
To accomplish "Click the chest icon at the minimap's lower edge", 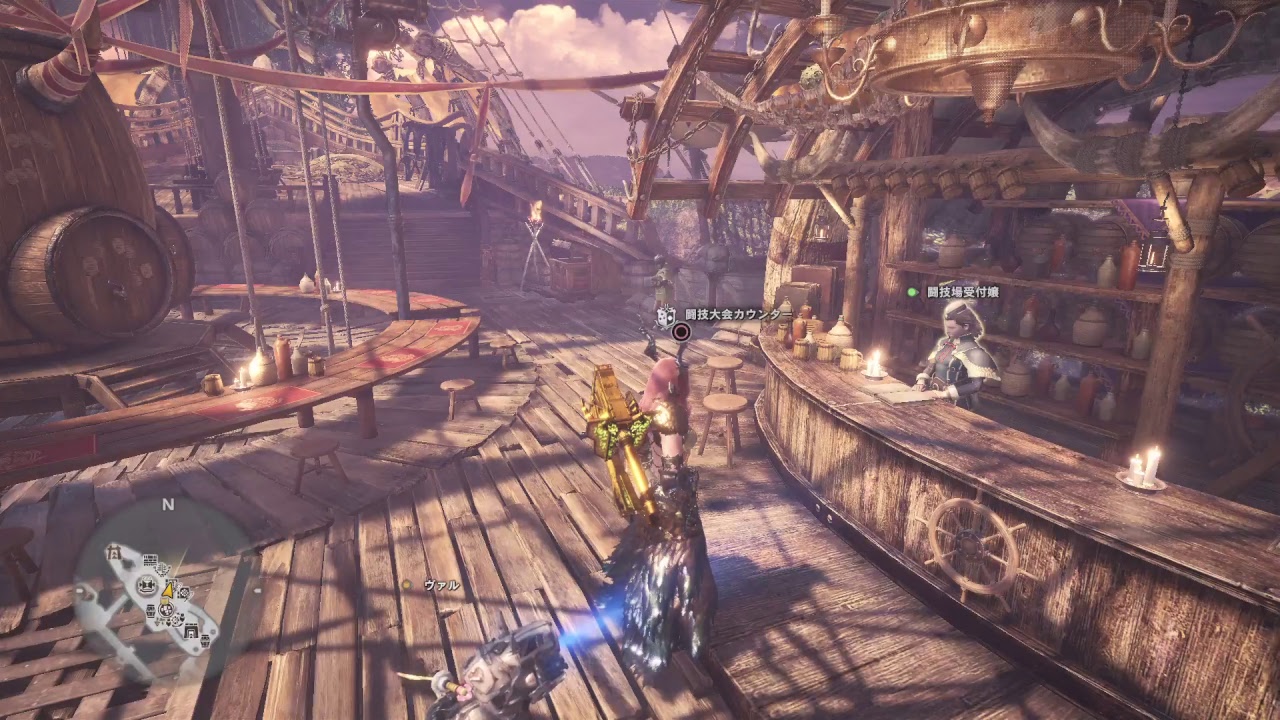I will pyautogui.click(x=191, y=631).
